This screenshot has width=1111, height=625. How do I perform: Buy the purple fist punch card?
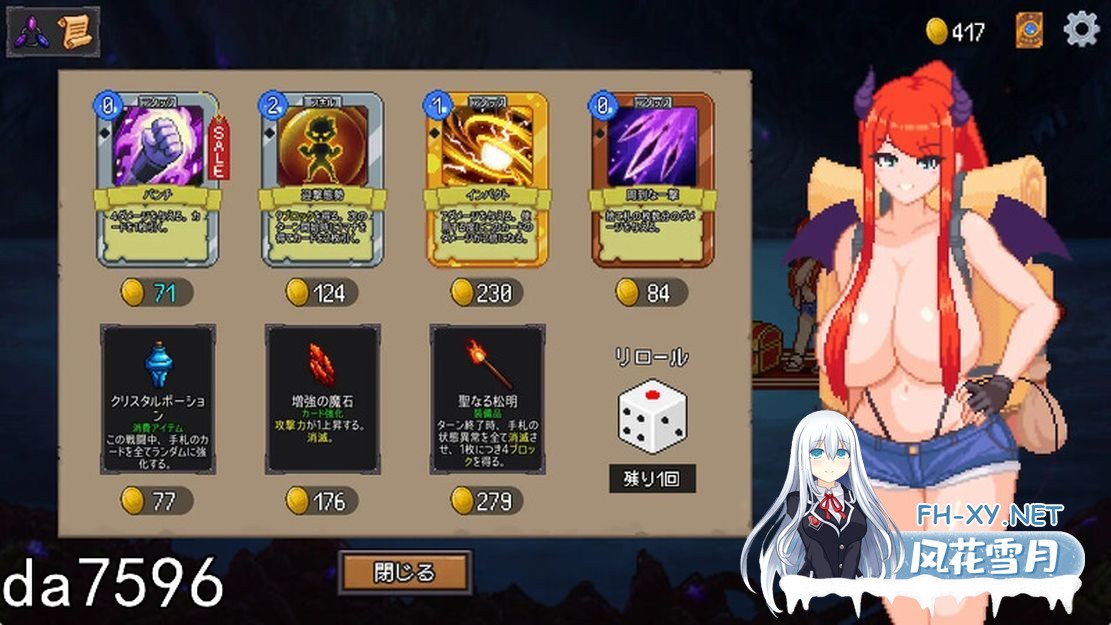157,180
